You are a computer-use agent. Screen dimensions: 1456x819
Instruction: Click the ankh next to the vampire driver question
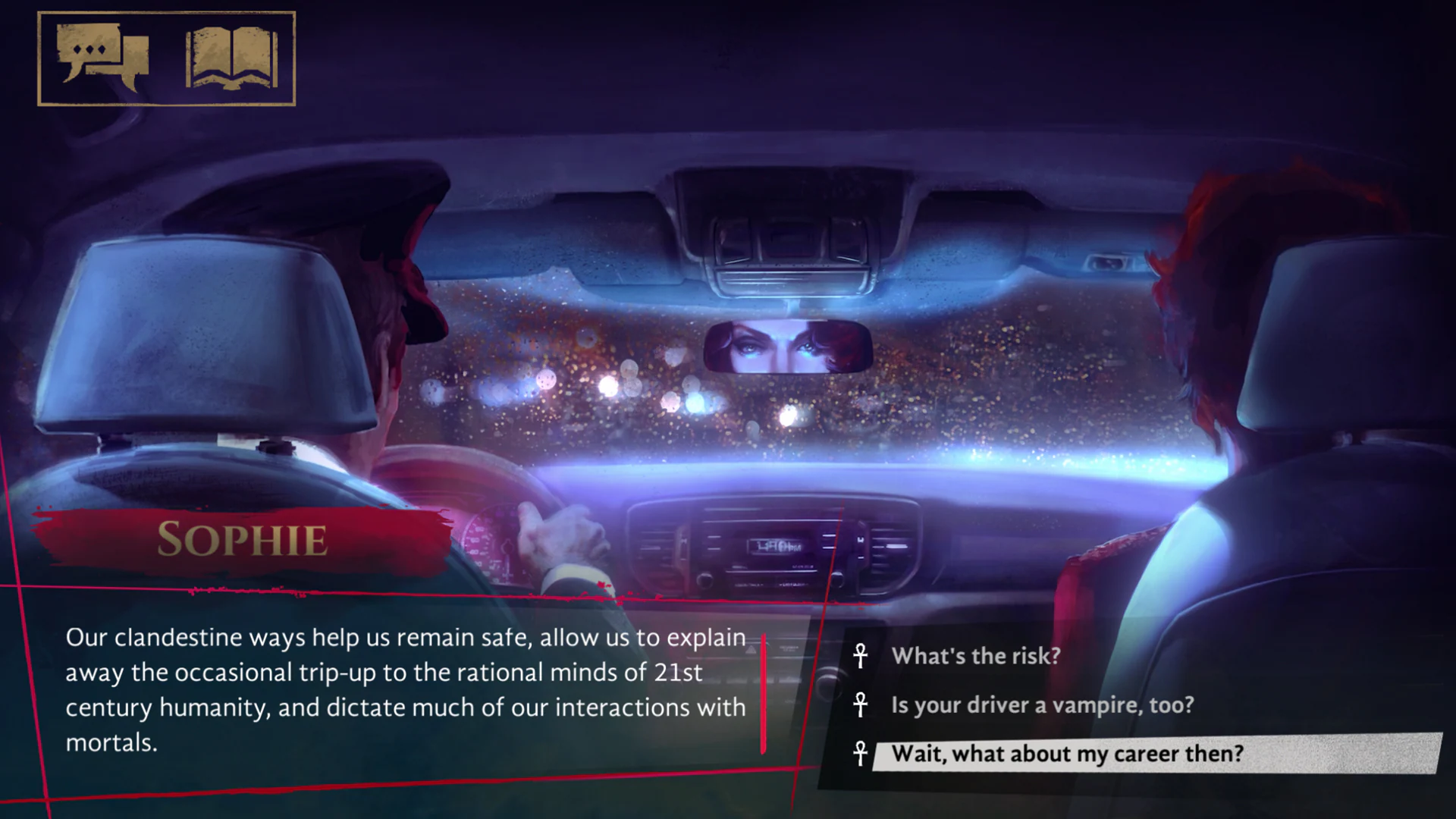[x=861, y=705]
